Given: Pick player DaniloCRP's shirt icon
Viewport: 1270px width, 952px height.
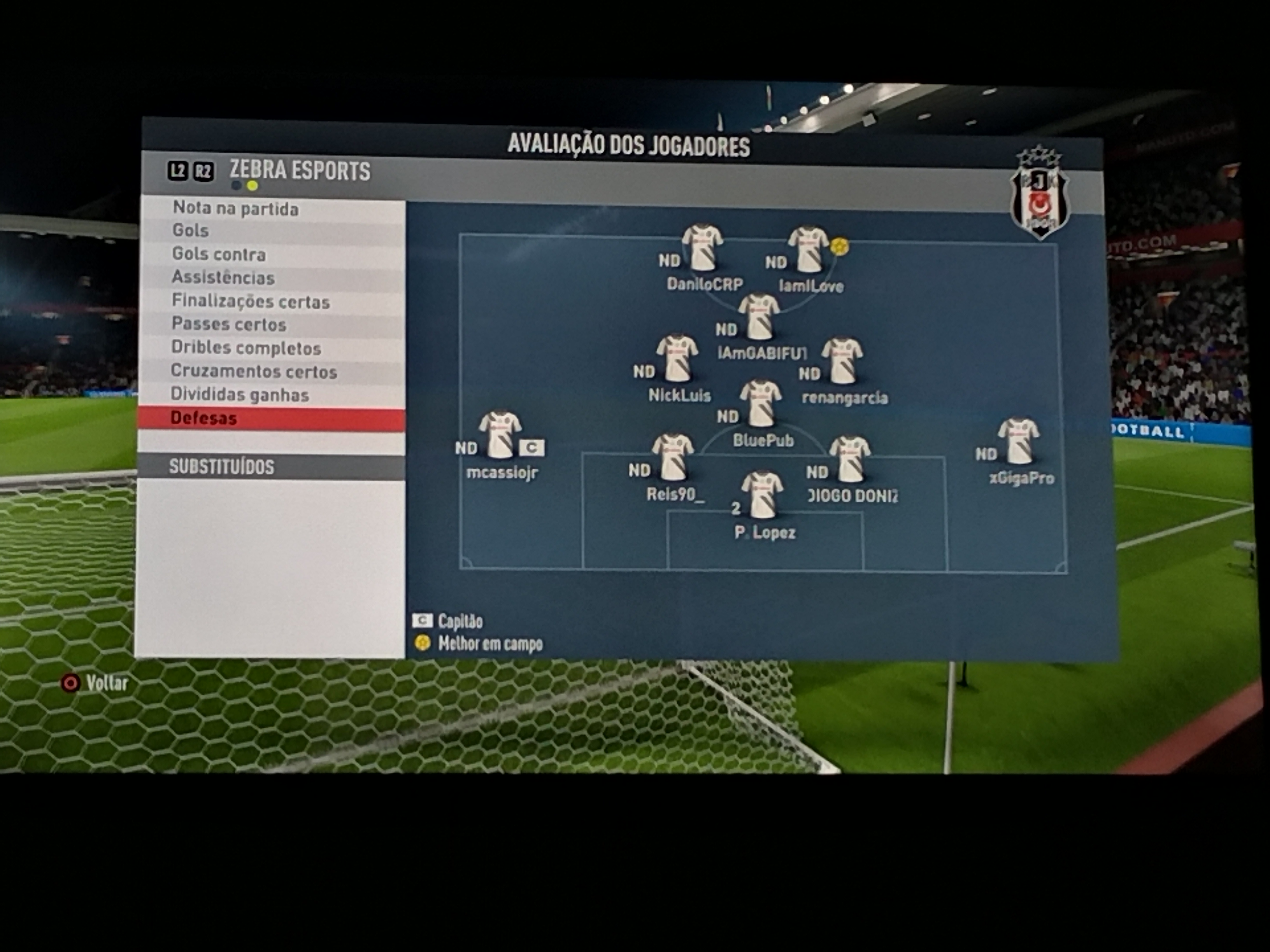Looking at the screenshot, I should click(703, 248).
